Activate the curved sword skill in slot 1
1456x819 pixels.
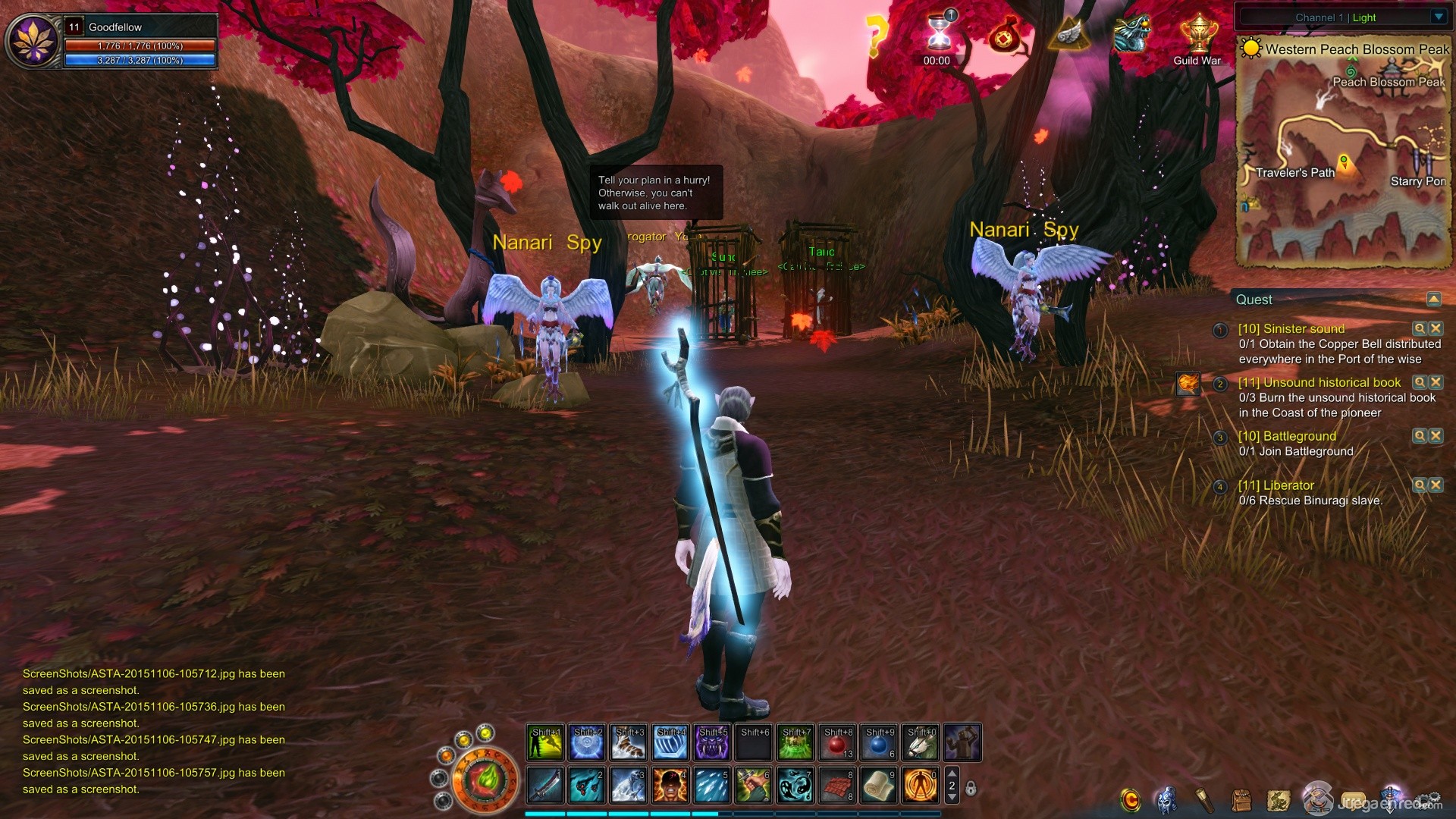coord(545,785)
